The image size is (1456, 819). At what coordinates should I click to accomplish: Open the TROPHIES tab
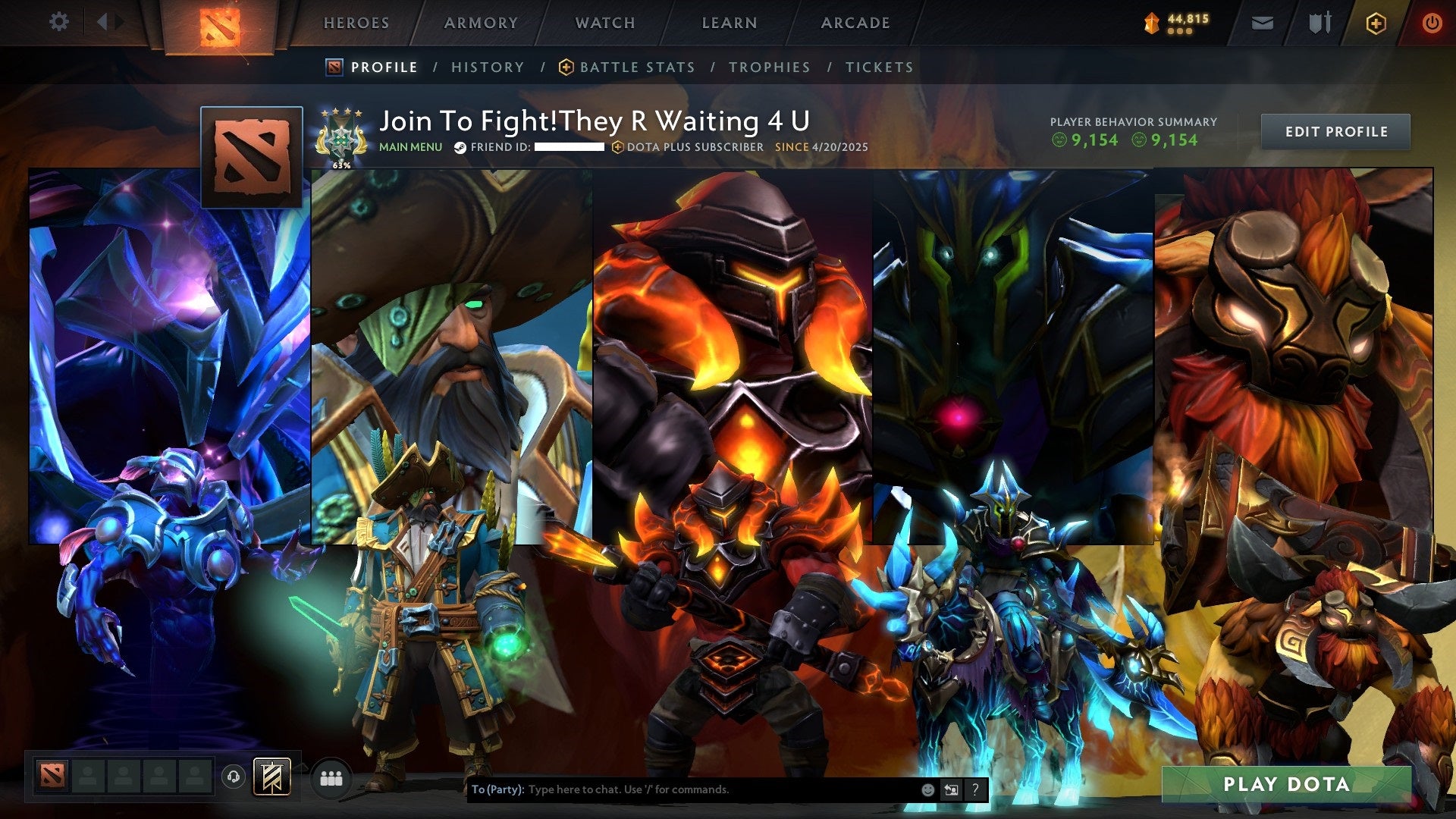coord(770,67)
